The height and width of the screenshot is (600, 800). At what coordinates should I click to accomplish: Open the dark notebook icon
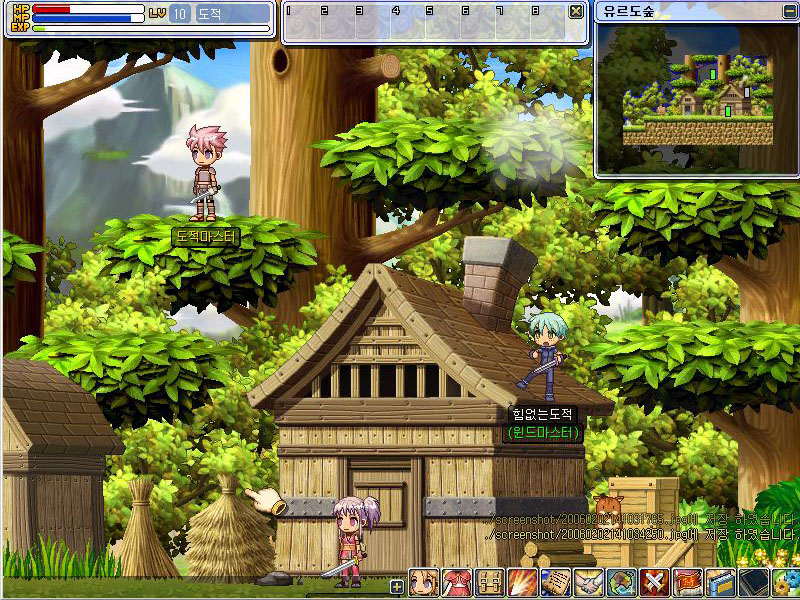point(753,582)
